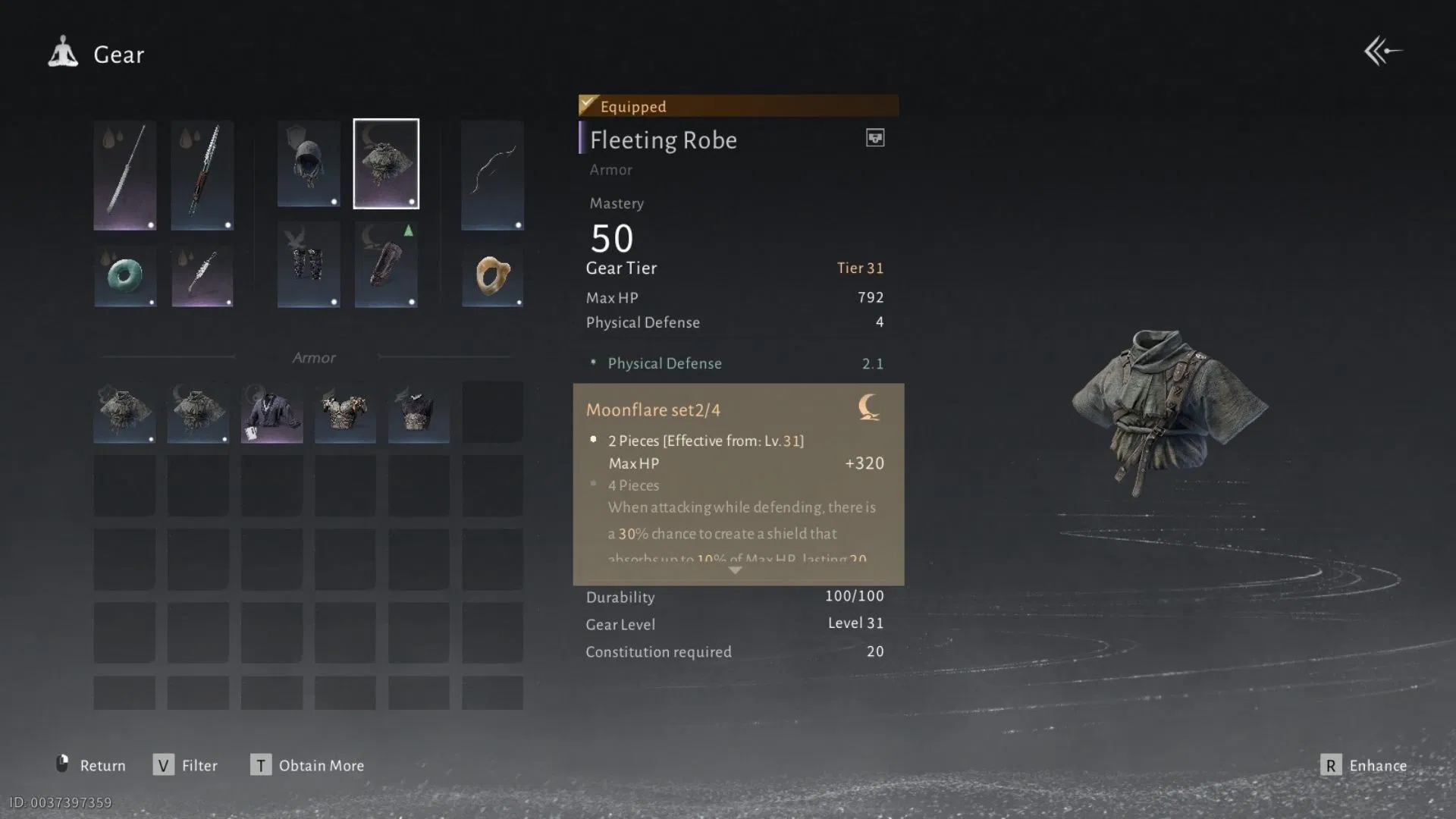Open the equipped bow slot

492,175
